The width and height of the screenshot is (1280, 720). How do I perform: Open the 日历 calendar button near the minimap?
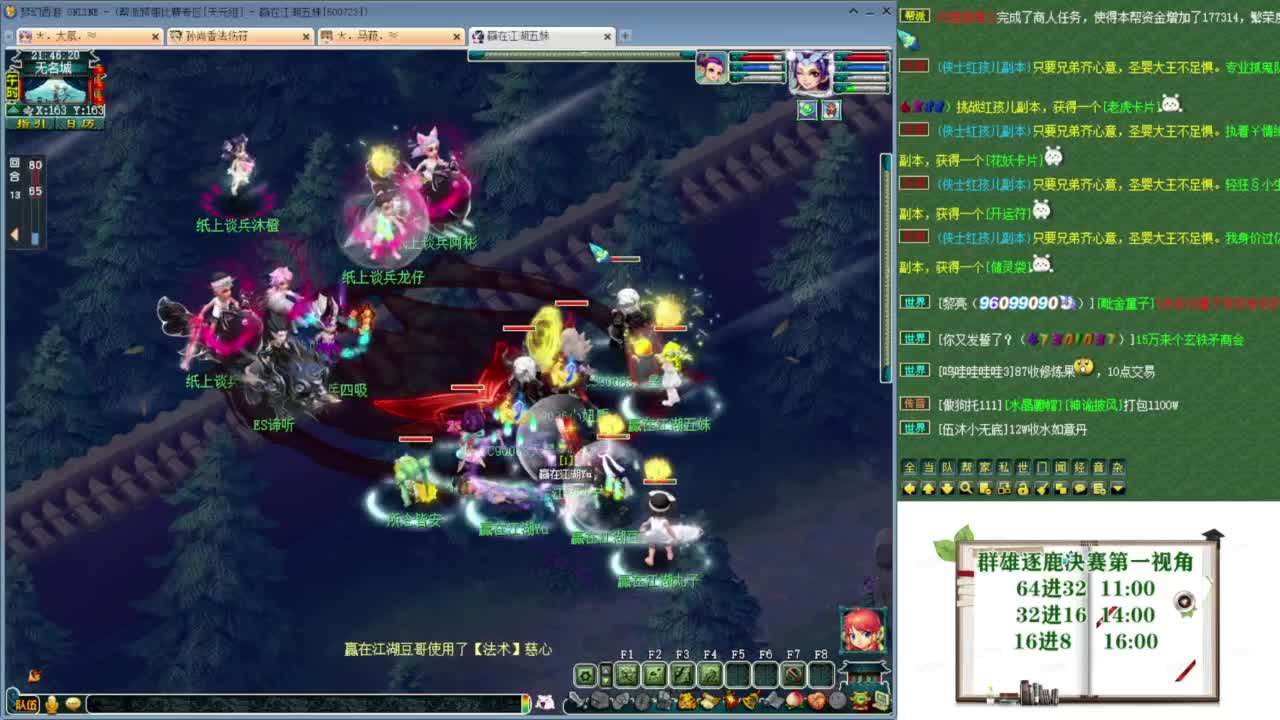tap(78, 125)
